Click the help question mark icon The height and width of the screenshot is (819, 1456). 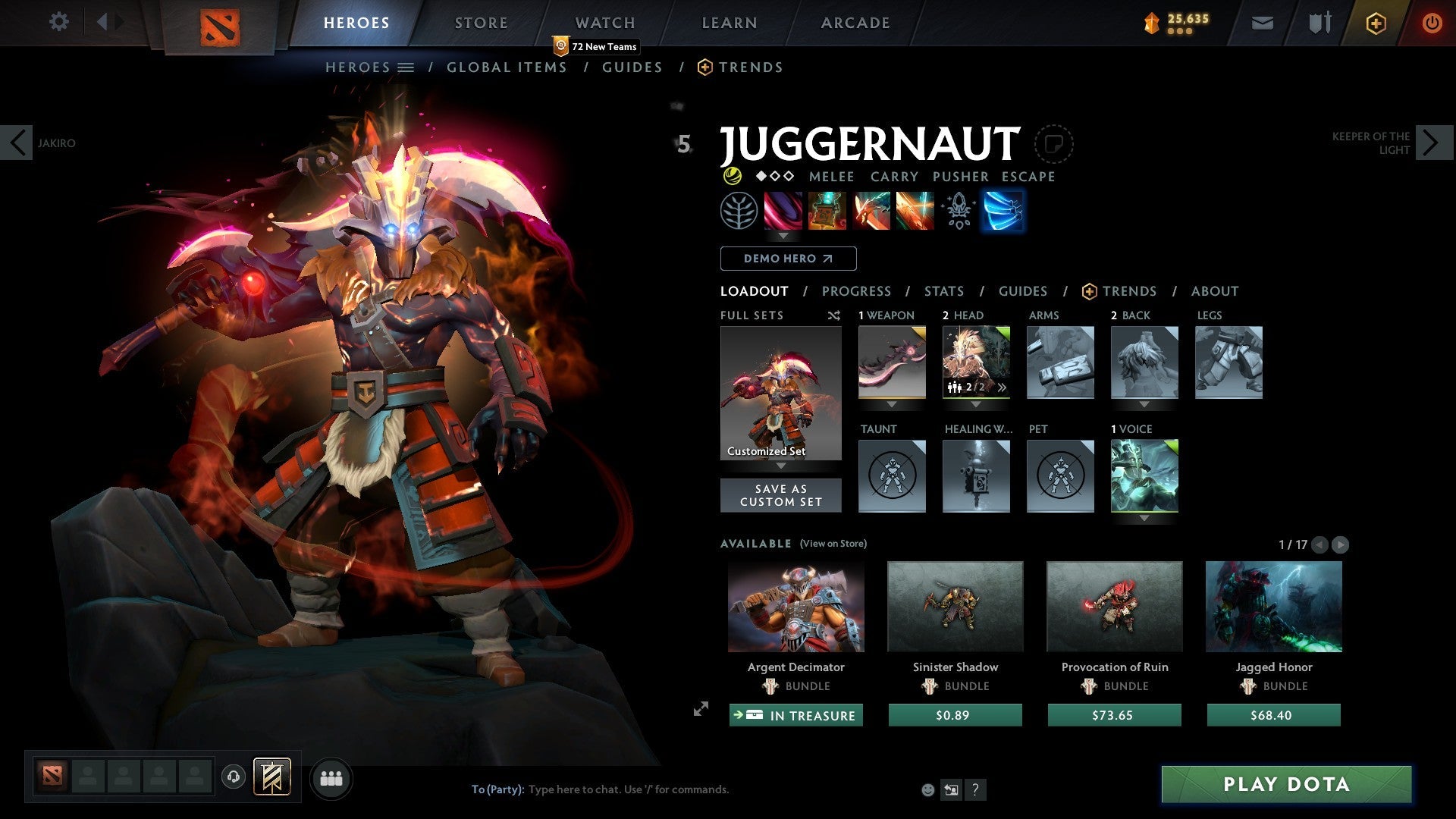(x=975, y=789)
